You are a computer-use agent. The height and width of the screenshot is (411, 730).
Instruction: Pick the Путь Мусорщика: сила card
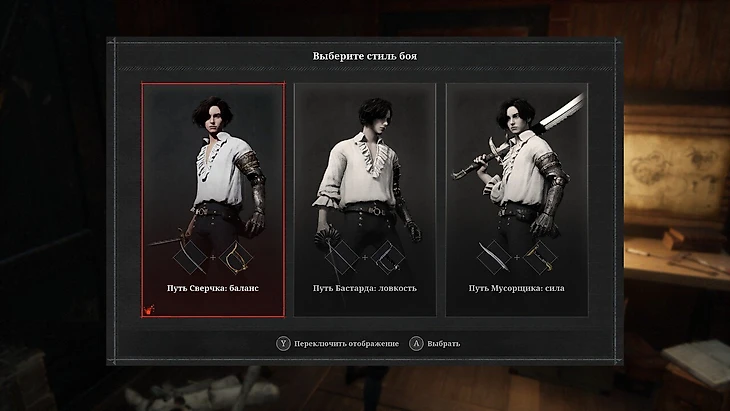tap(517, 200)
